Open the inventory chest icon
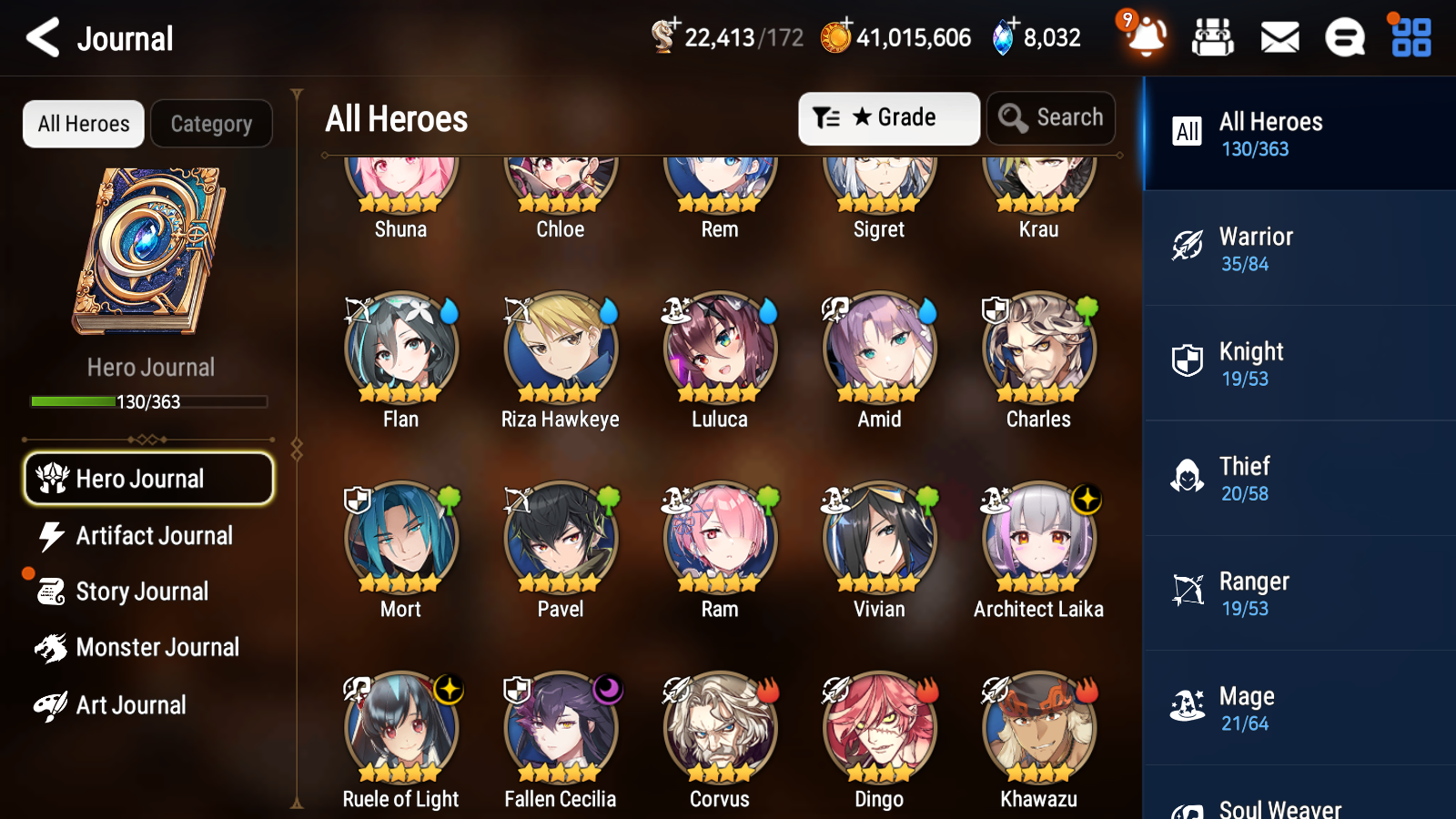The width and height of the screenshot is (1456, 819). tap(1213, 37)
